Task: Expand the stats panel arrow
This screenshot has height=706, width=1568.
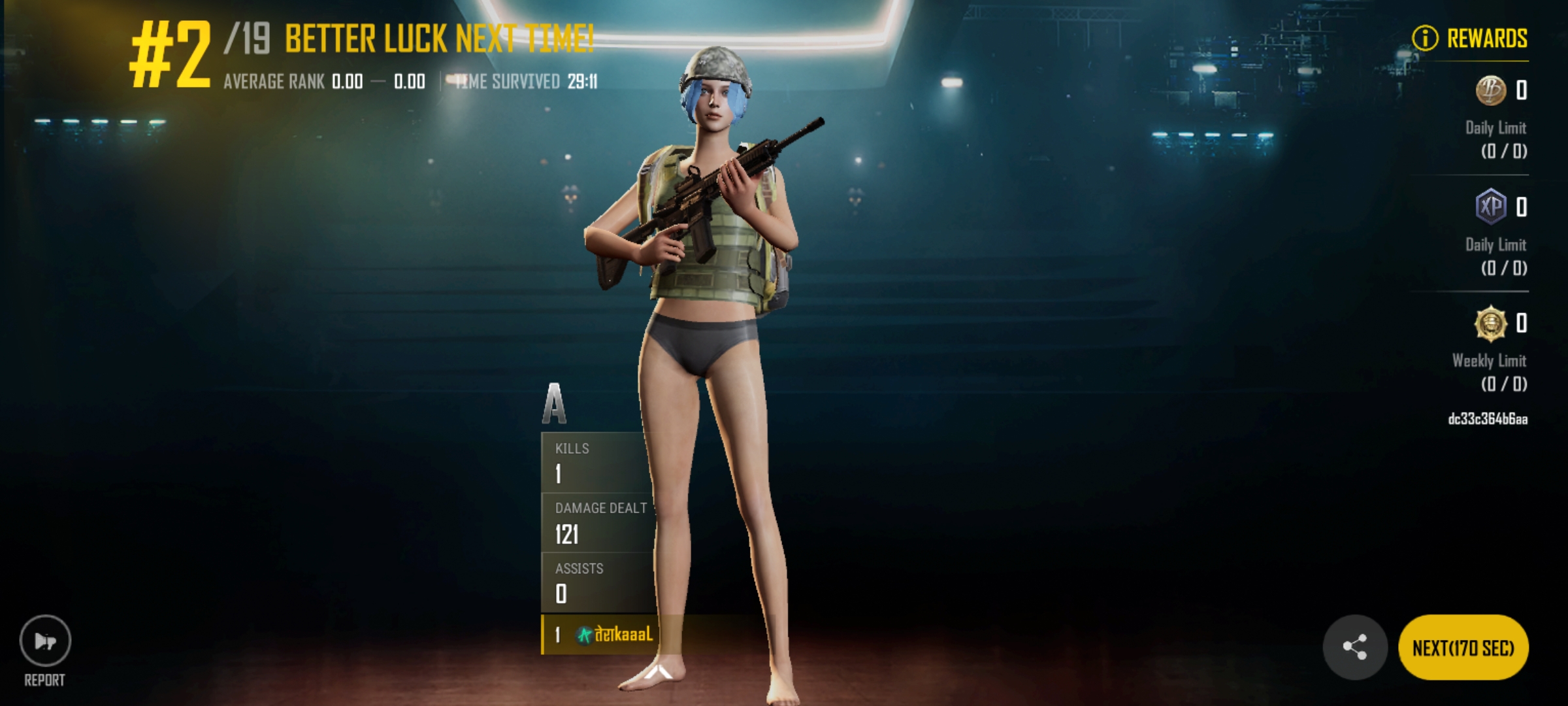Action: point(659,671)
